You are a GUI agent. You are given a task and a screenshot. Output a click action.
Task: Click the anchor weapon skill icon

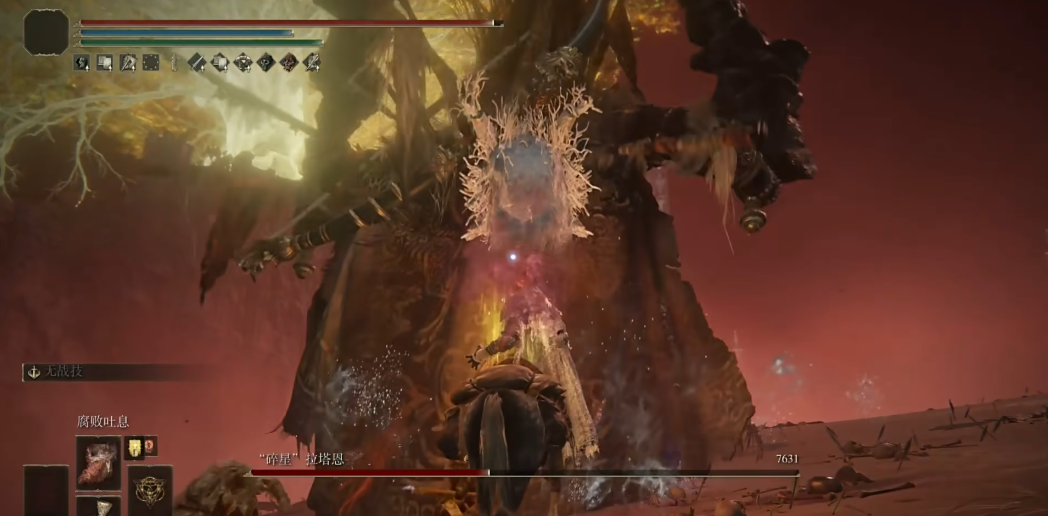tap(33, 371)
